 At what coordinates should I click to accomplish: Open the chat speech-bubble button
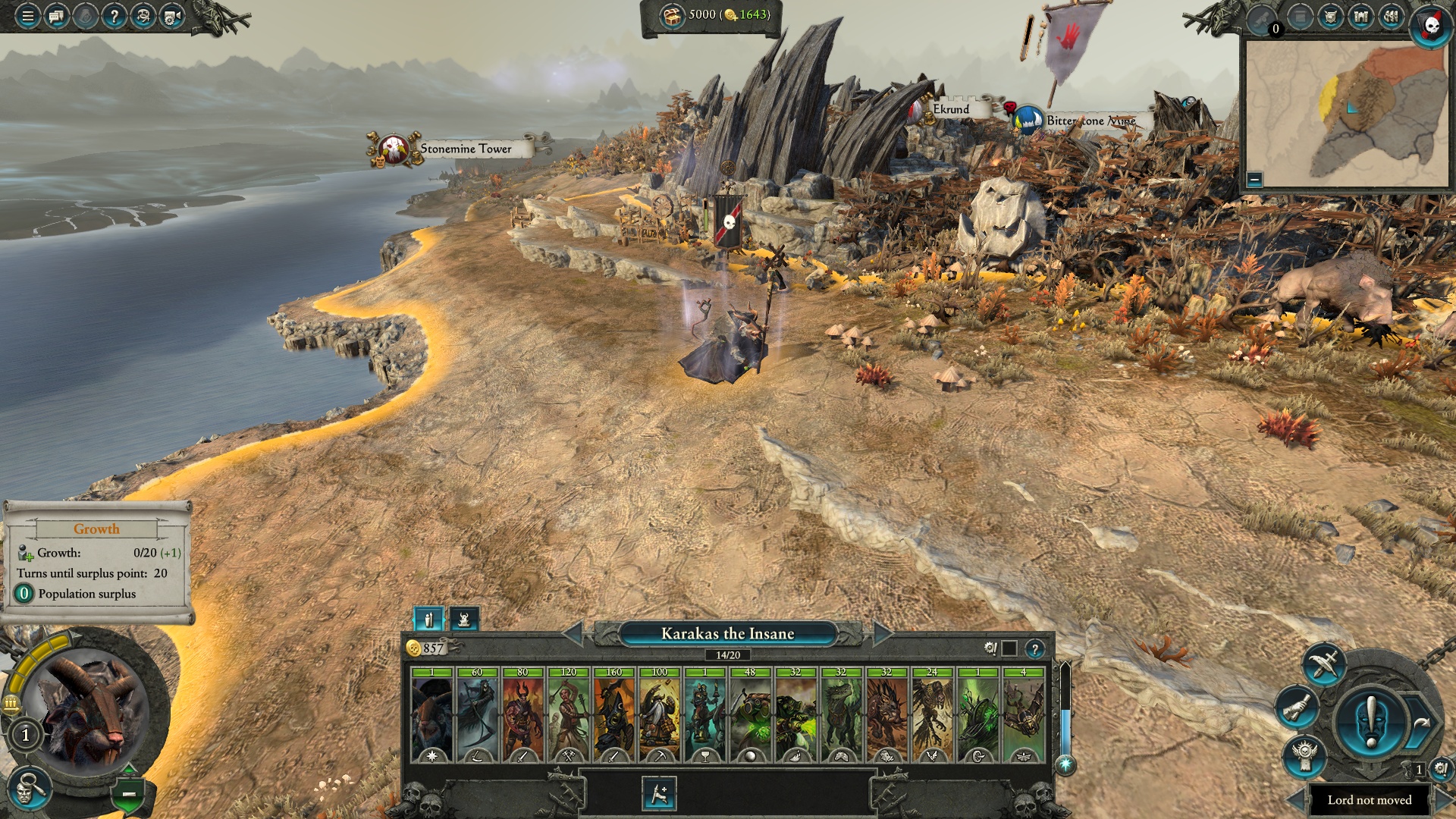[56, 15]
